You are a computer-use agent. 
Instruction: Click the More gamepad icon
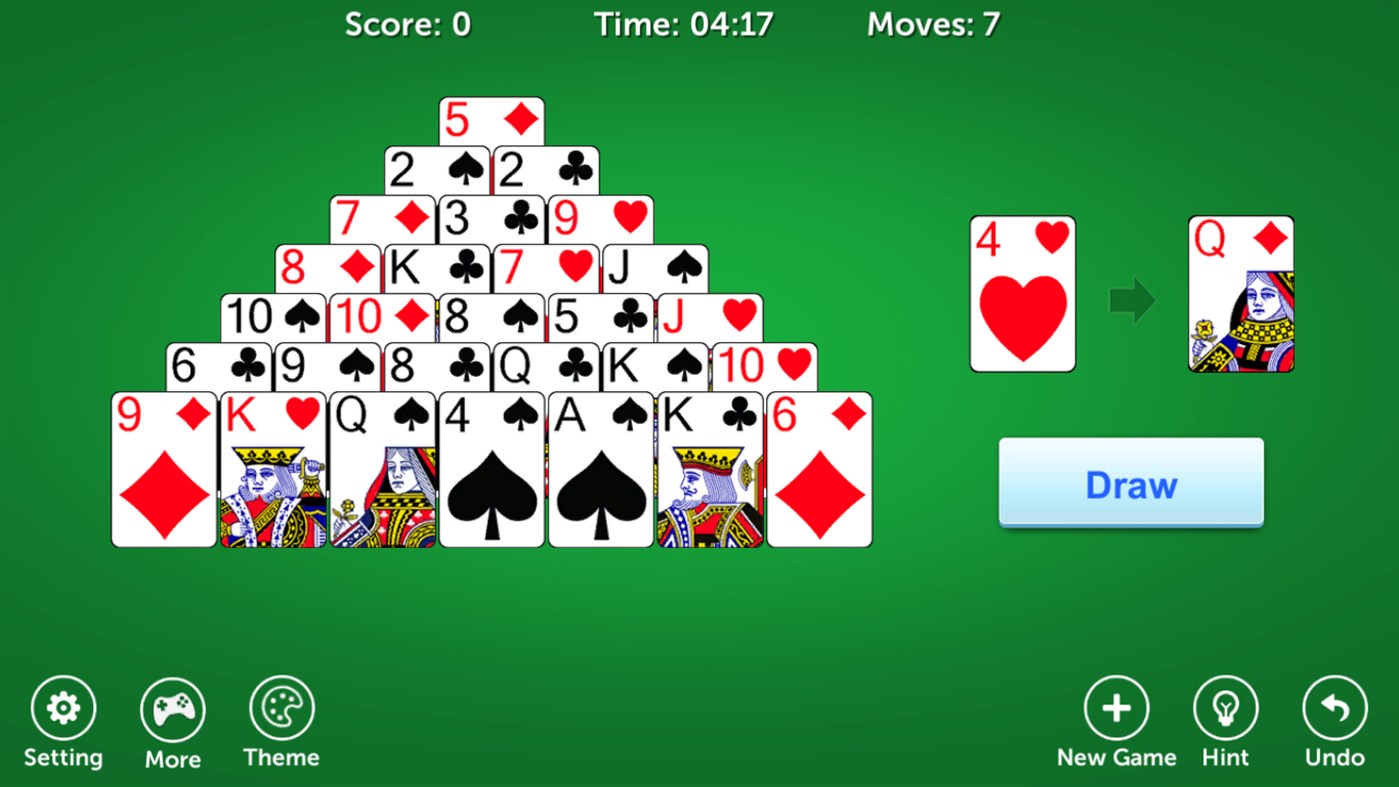click(x=172, y=707)
